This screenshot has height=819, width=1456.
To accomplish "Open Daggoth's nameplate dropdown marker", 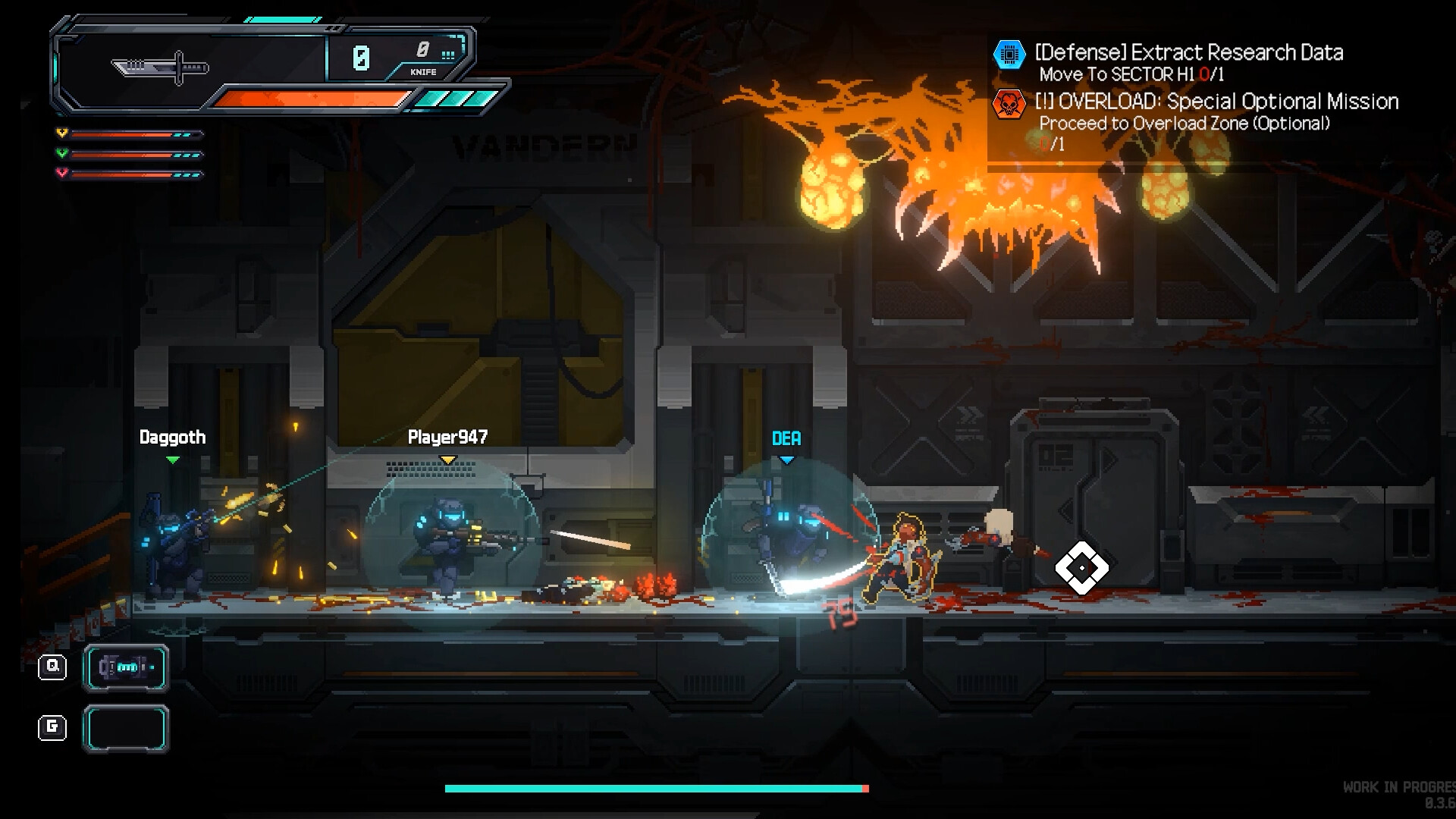I will pyautogui.click(x=173, y=459).
